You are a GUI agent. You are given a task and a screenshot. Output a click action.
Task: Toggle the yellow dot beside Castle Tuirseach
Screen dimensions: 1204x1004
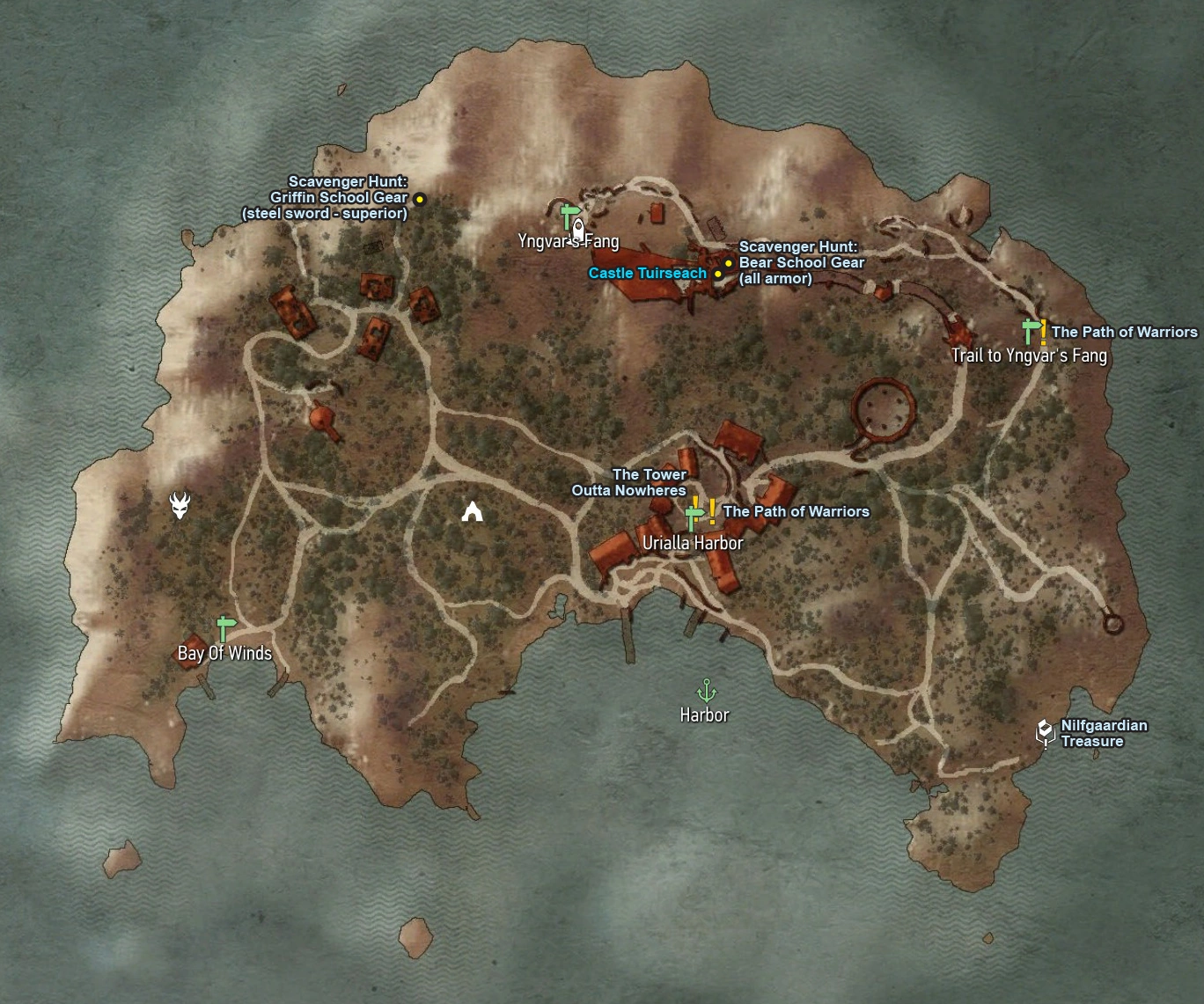pyautogui.click(x=718, y=274)
